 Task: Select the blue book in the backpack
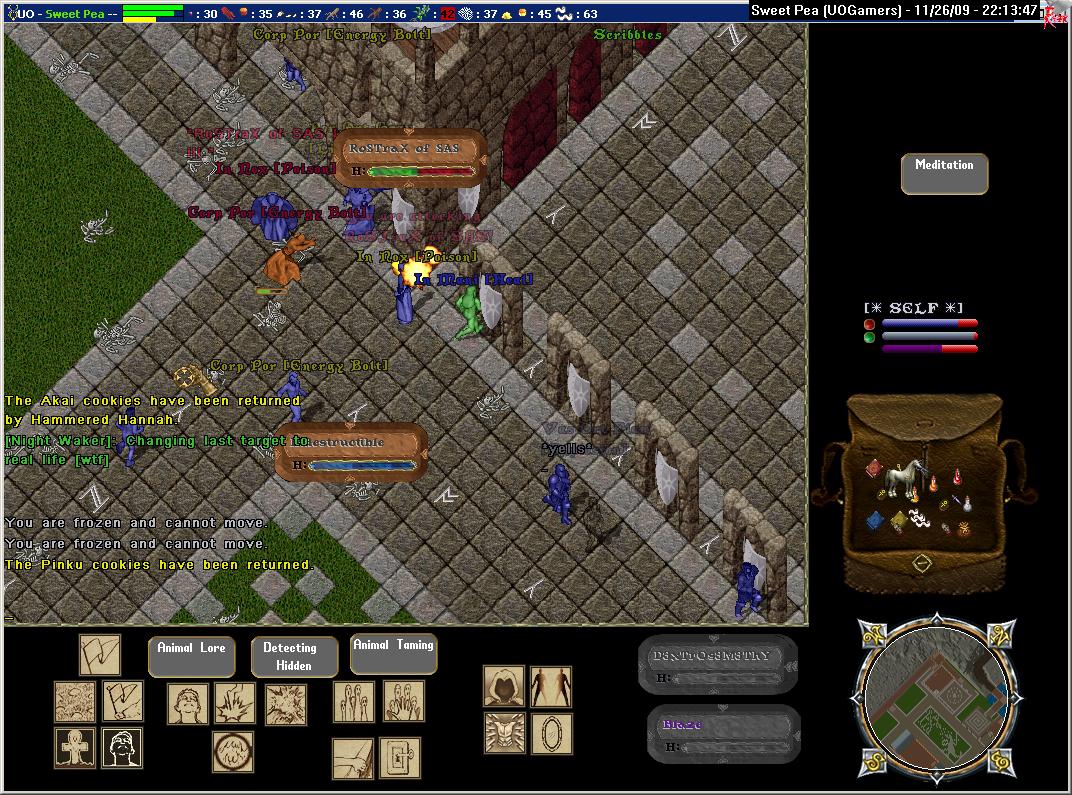876,521
